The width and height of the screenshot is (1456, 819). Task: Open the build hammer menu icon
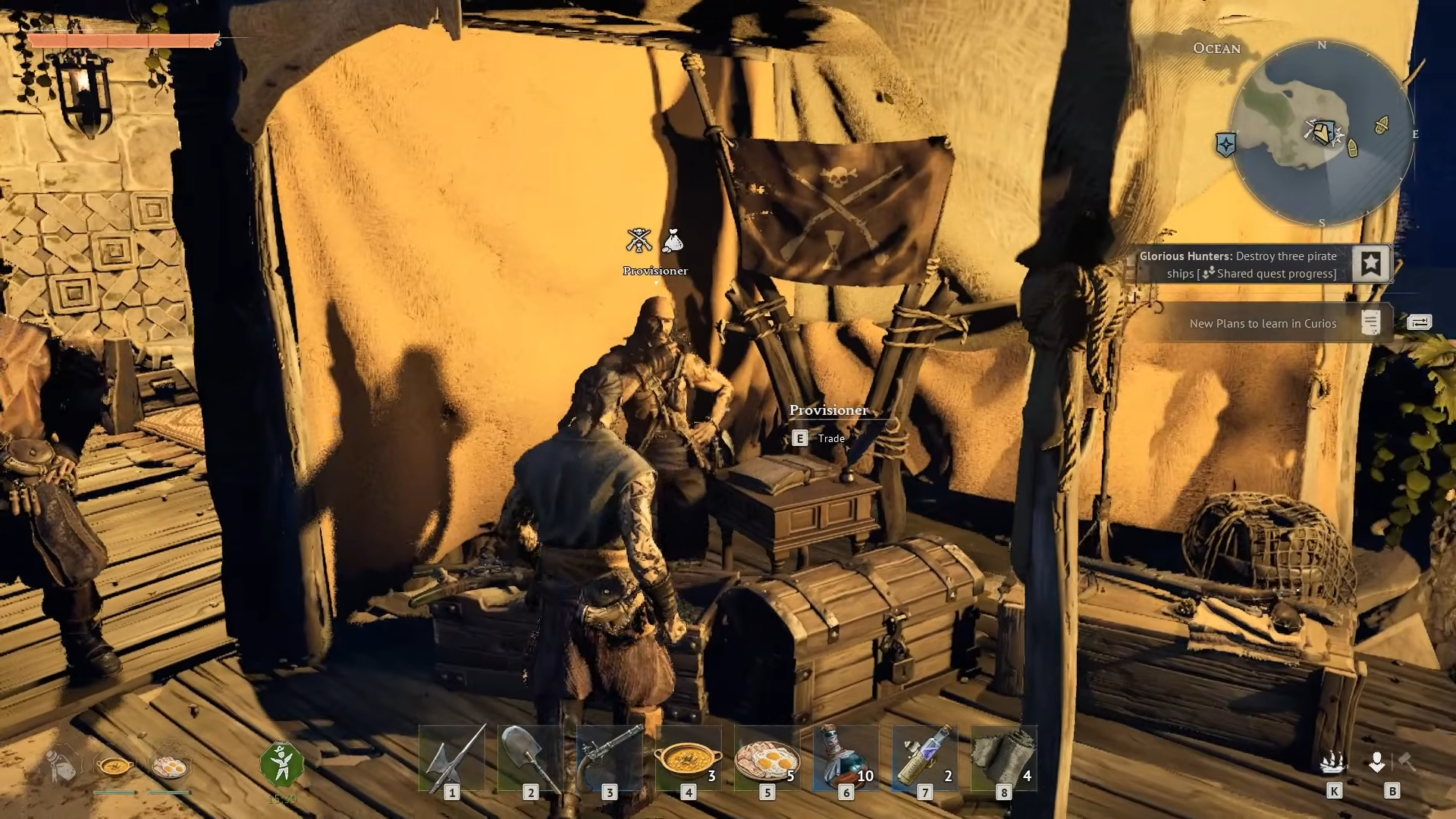click(1407, 761)
